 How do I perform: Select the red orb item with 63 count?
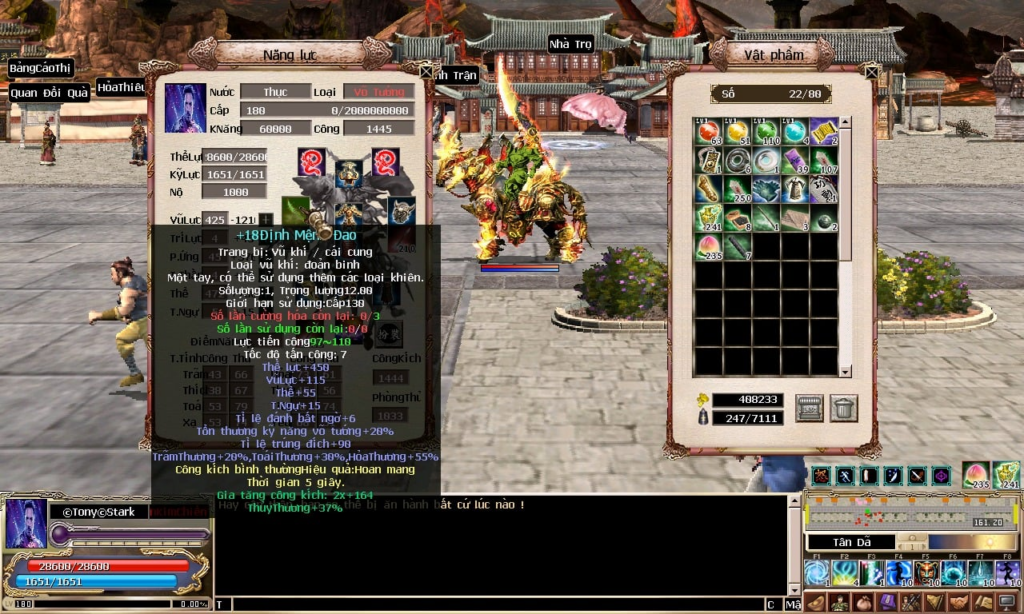[709, 132]
